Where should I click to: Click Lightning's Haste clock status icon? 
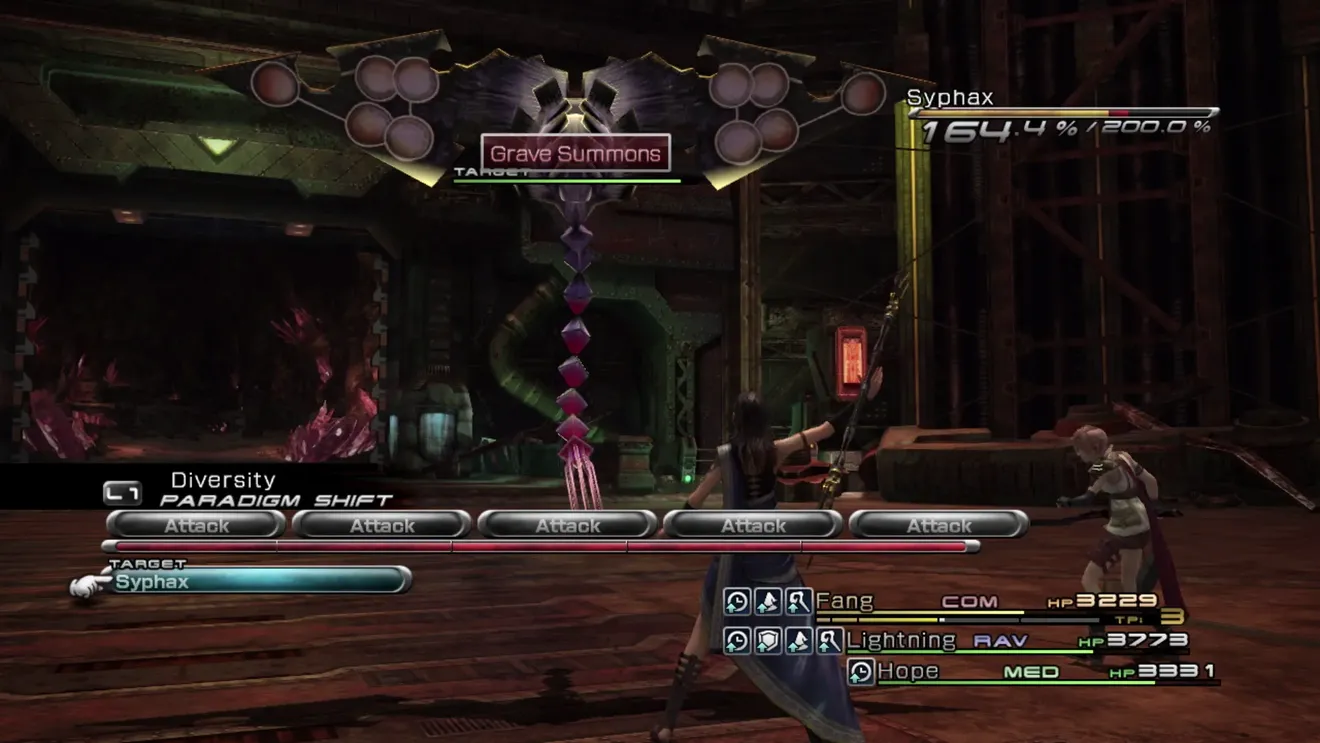point(738,640)
